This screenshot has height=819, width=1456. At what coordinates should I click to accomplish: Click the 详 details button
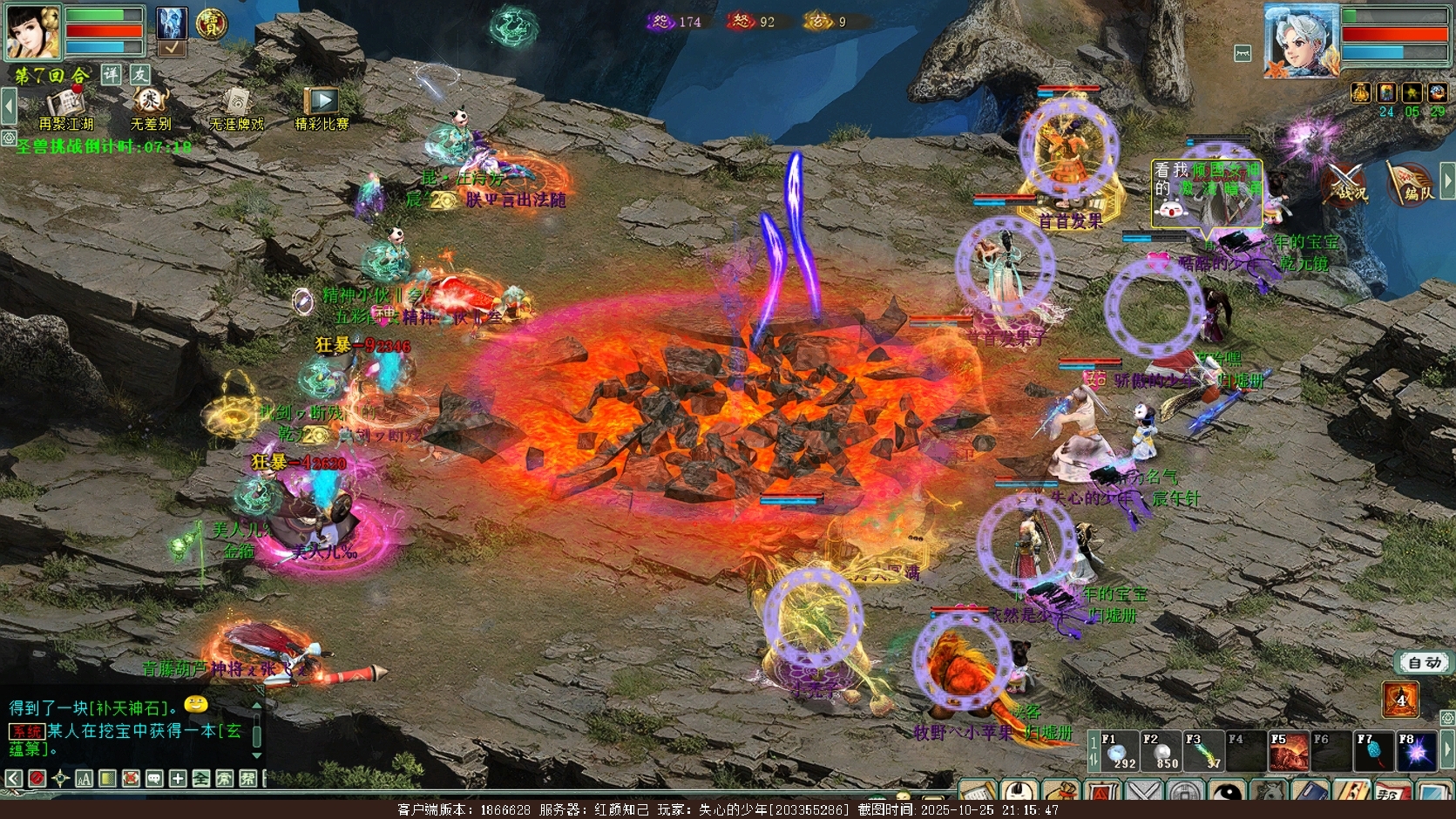click(112, 75)
